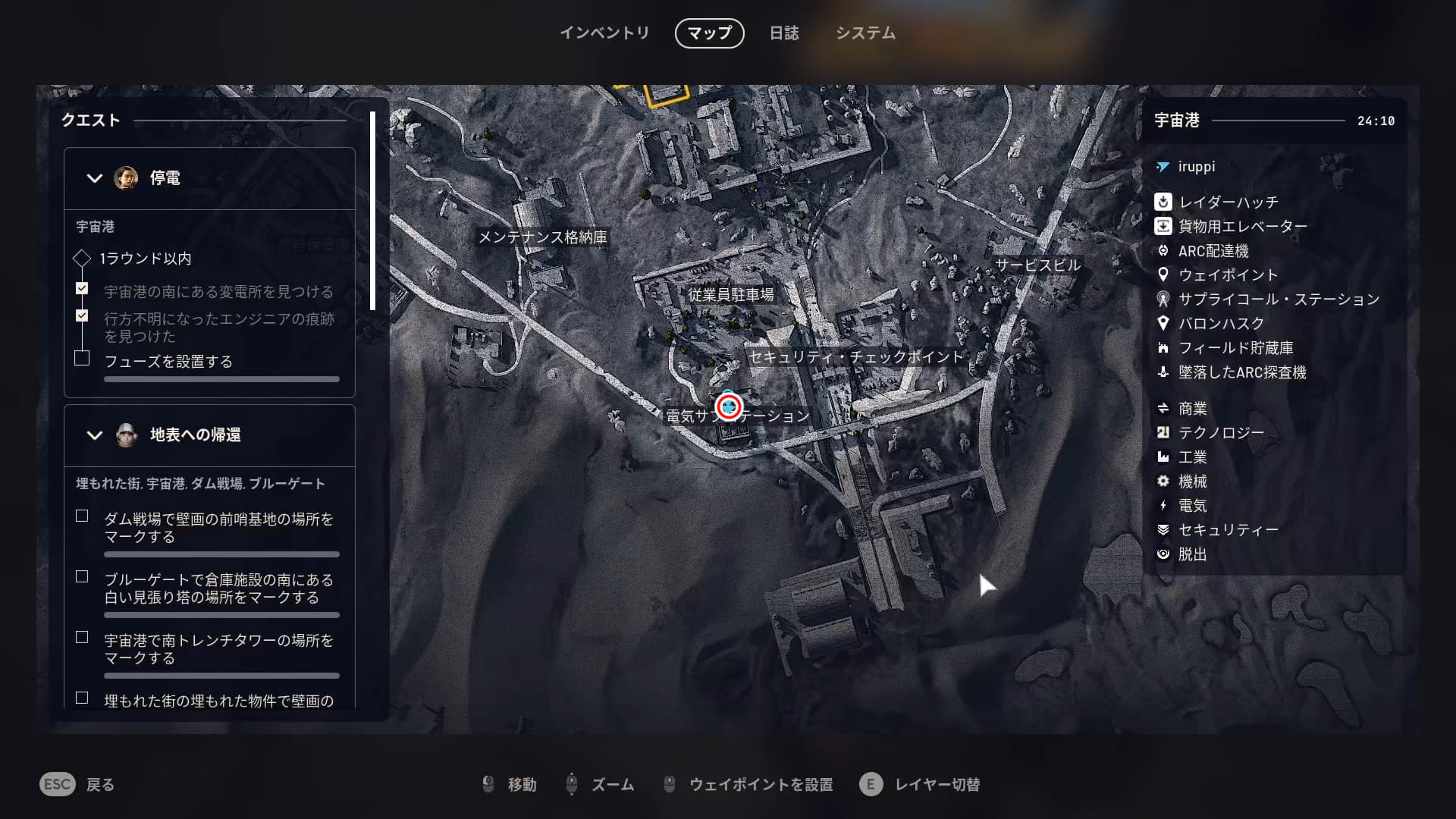Open the システム tab

pos(865,33)
